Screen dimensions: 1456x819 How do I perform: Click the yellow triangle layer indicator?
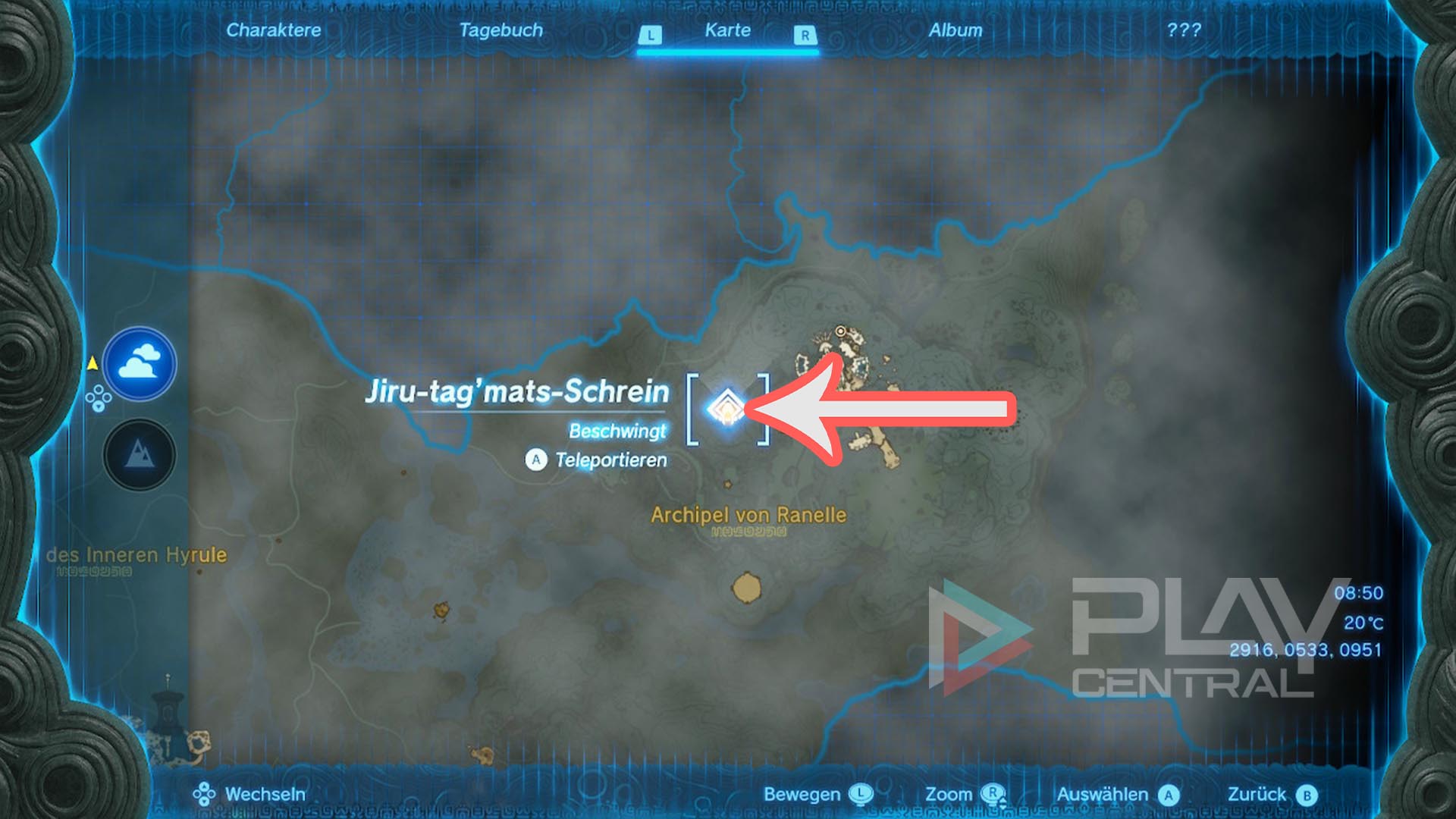click(91, 364)
